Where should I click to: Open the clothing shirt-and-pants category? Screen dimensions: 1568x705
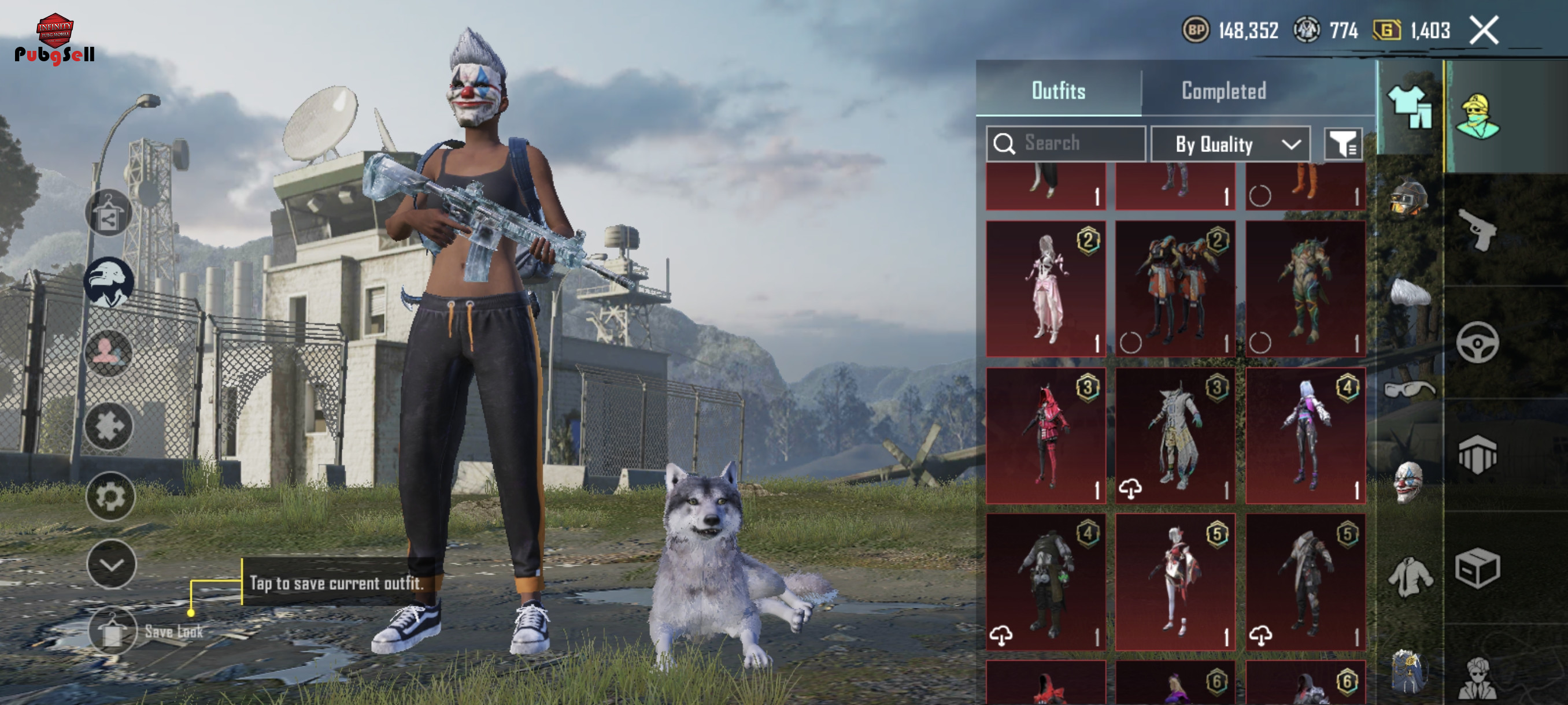point(1408,107)
